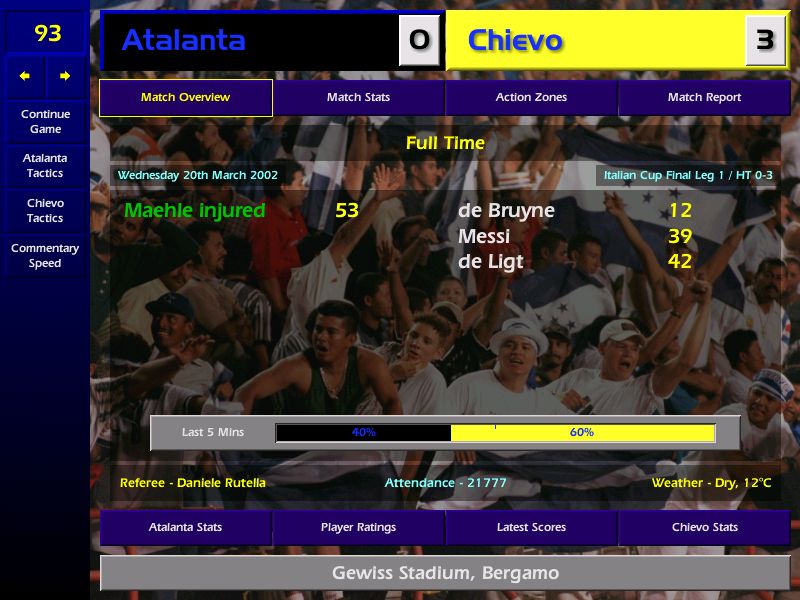Click goalscorer de Bruyne's name
Viewport: 800px width, 600px height.
506,210
